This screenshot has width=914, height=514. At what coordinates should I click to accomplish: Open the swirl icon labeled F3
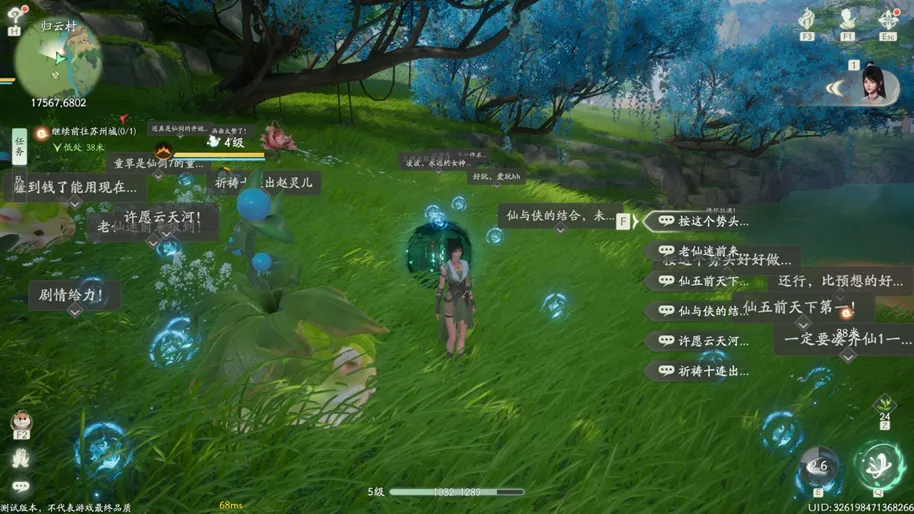point(807,19)
